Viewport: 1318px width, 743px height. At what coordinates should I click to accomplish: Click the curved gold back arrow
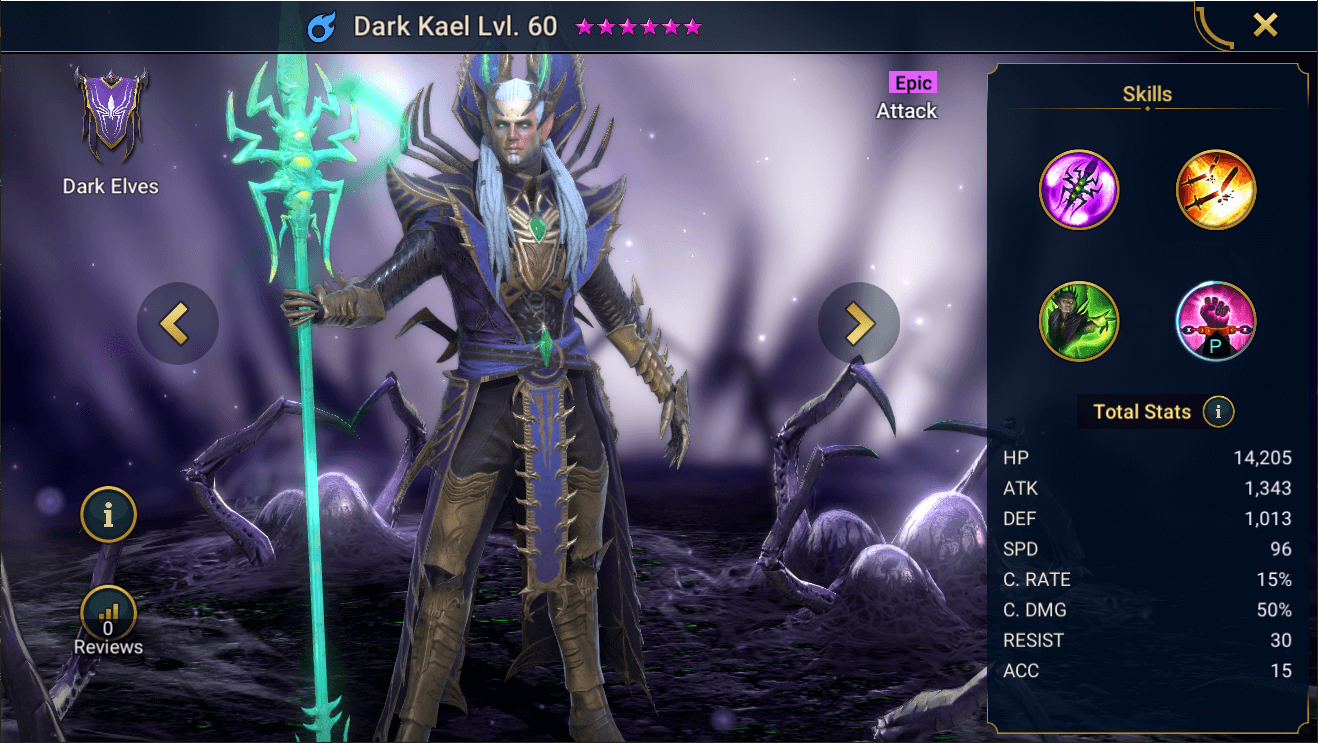(x=1214, y=26)
